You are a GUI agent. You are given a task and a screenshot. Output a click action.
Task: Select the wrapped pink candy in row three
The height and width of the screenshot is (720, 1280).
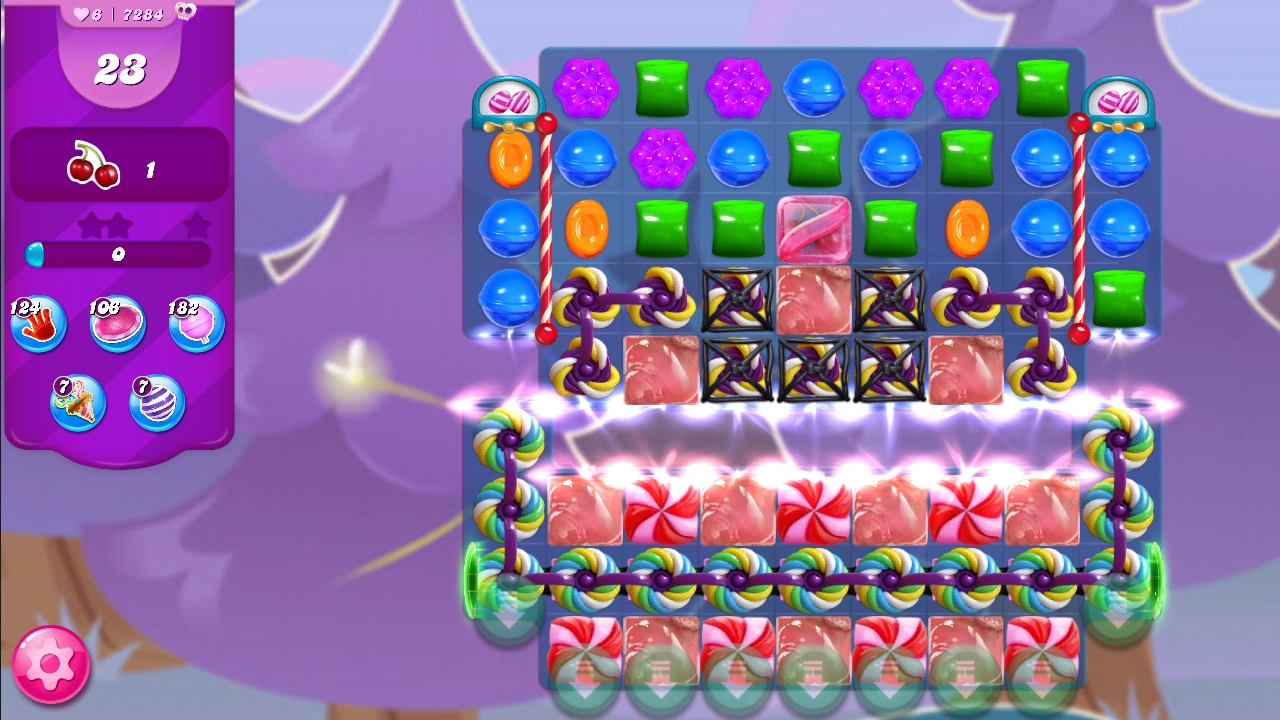813,228
